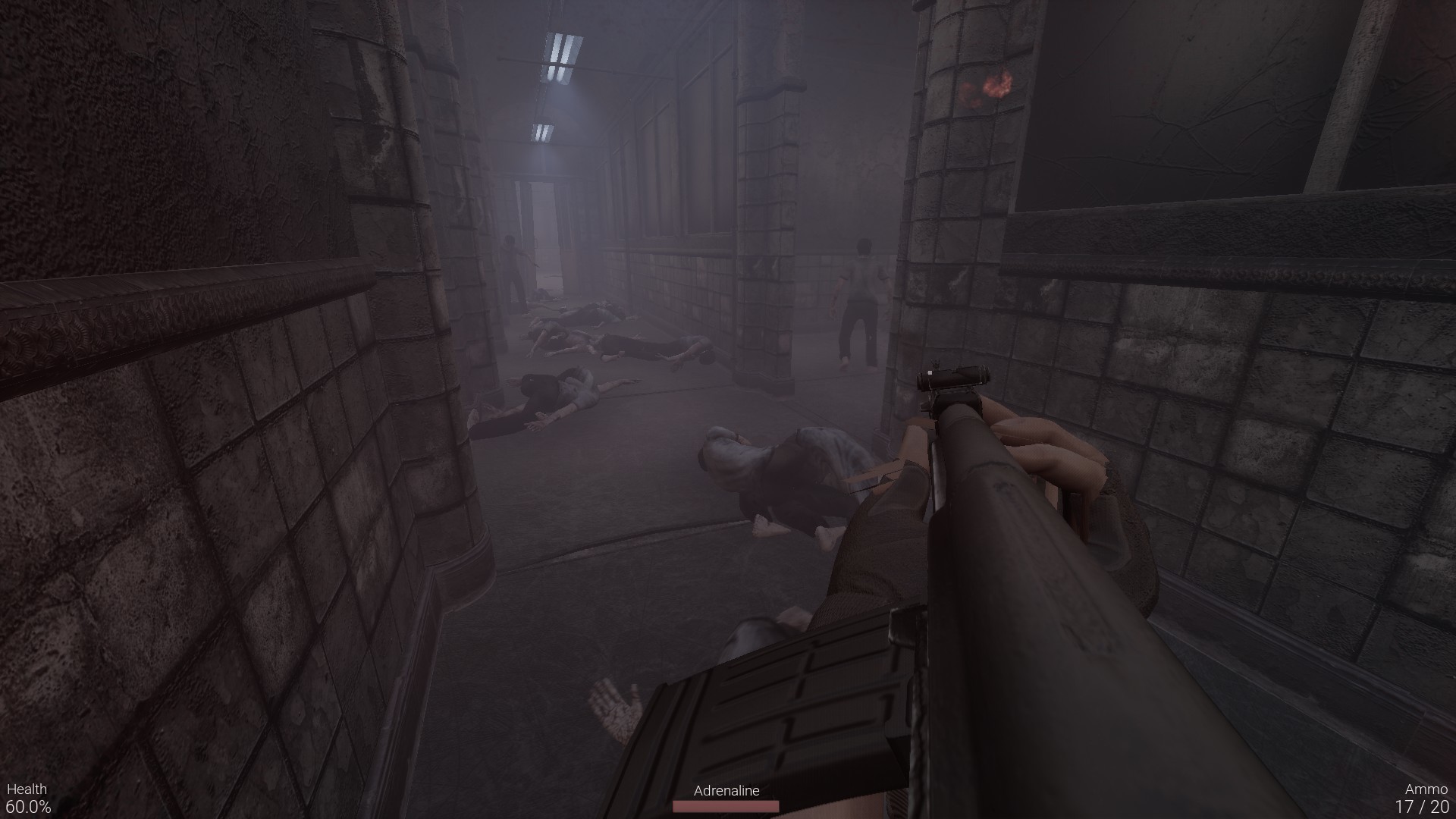Click the Adrenaline label text

click(726, 791)
